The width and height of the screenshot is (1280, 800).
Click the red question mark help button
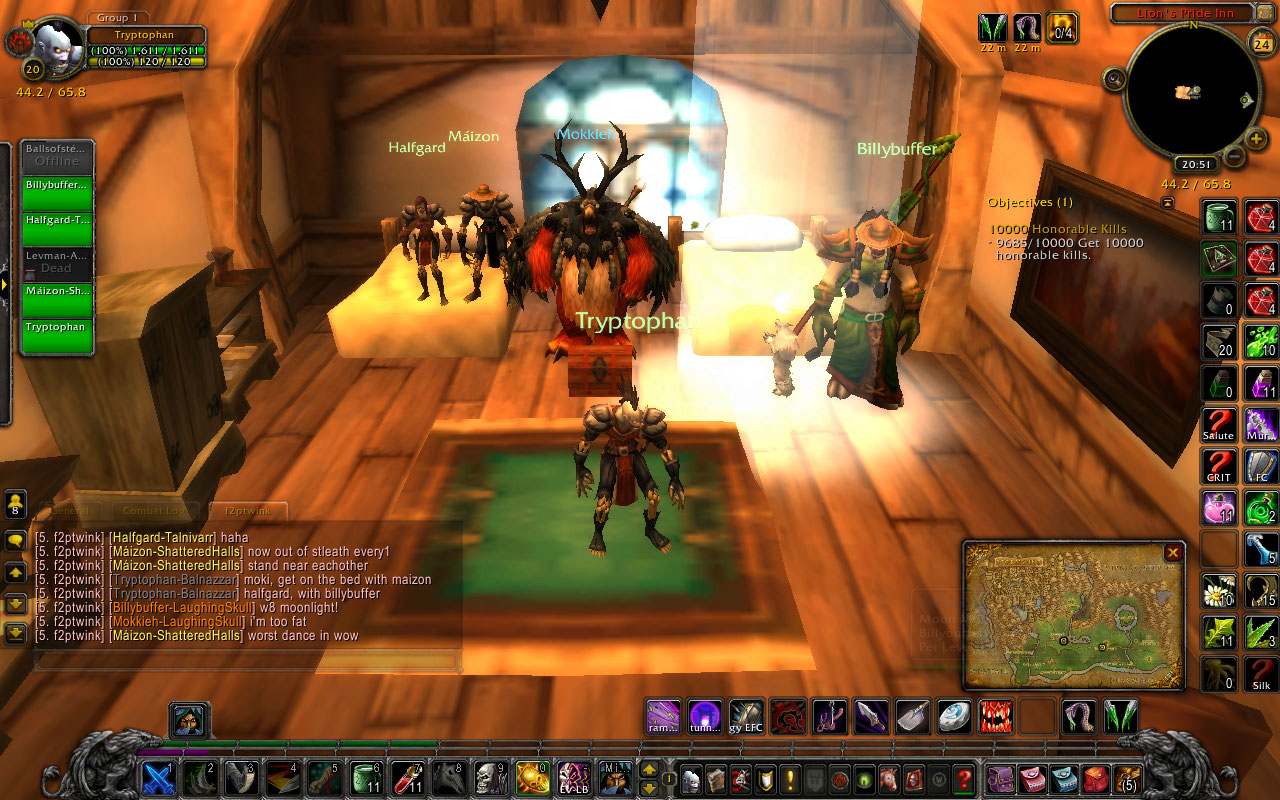click(964, 778)
